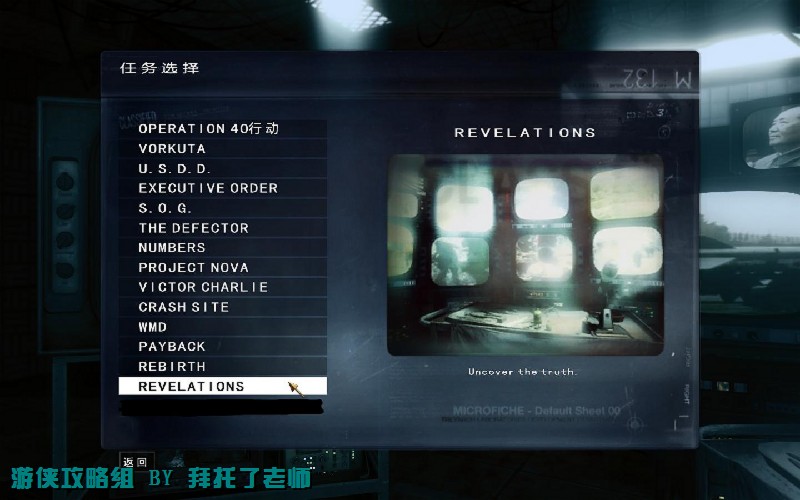The image size is (800, 500).
Task: Select the Executive Order mission
Action: point(208,188)
